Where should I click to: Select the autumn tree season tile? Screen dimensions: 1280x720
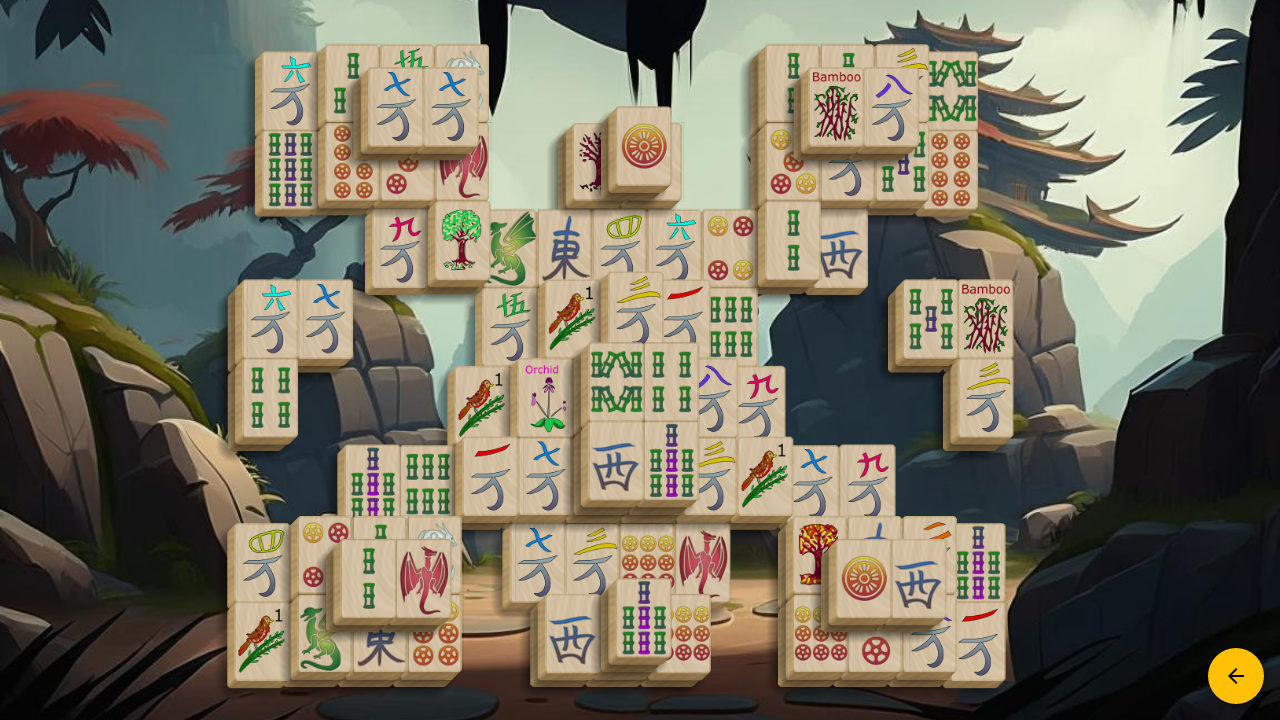pos(812,550)
